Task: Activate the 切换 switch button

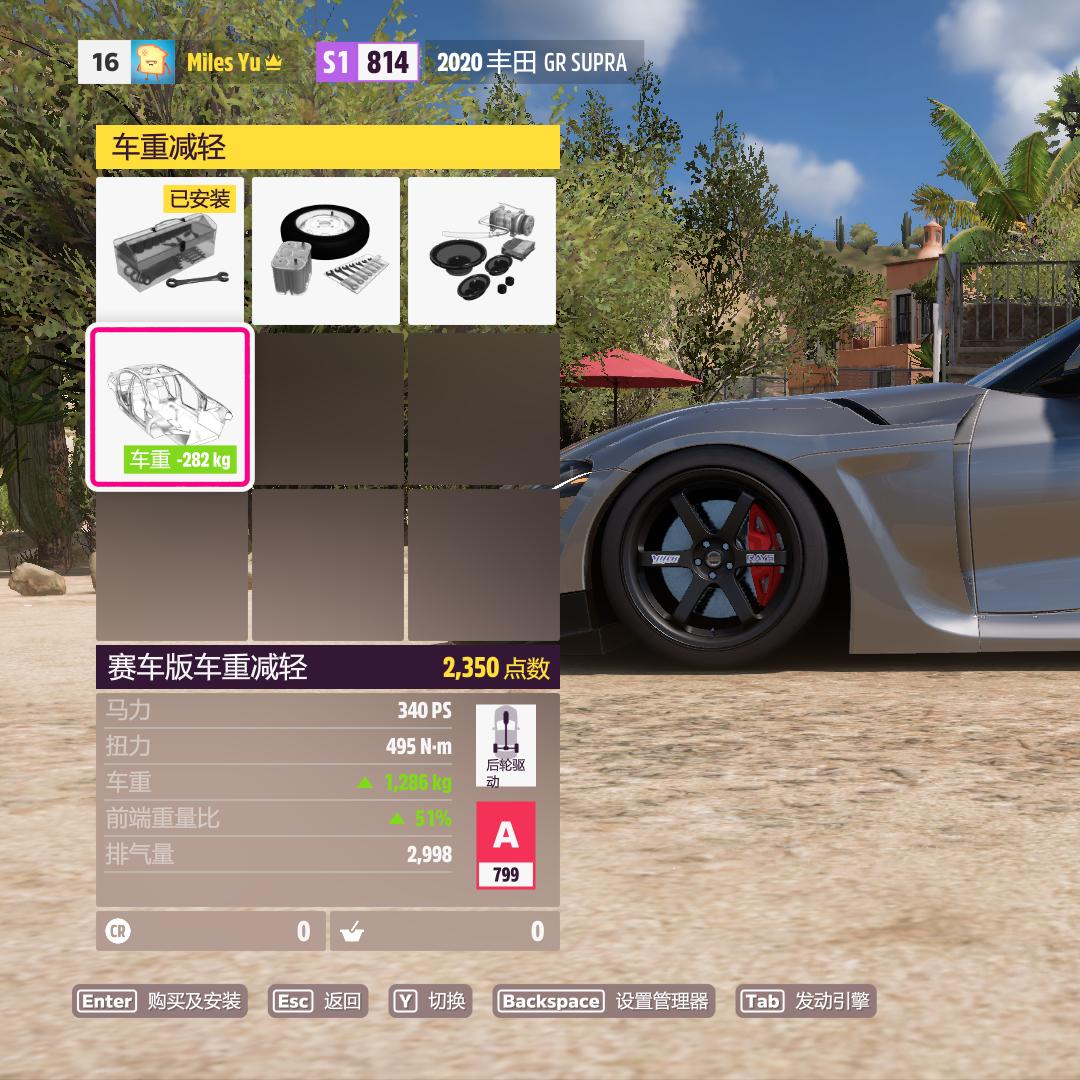Action: (x=432, y=1001)
